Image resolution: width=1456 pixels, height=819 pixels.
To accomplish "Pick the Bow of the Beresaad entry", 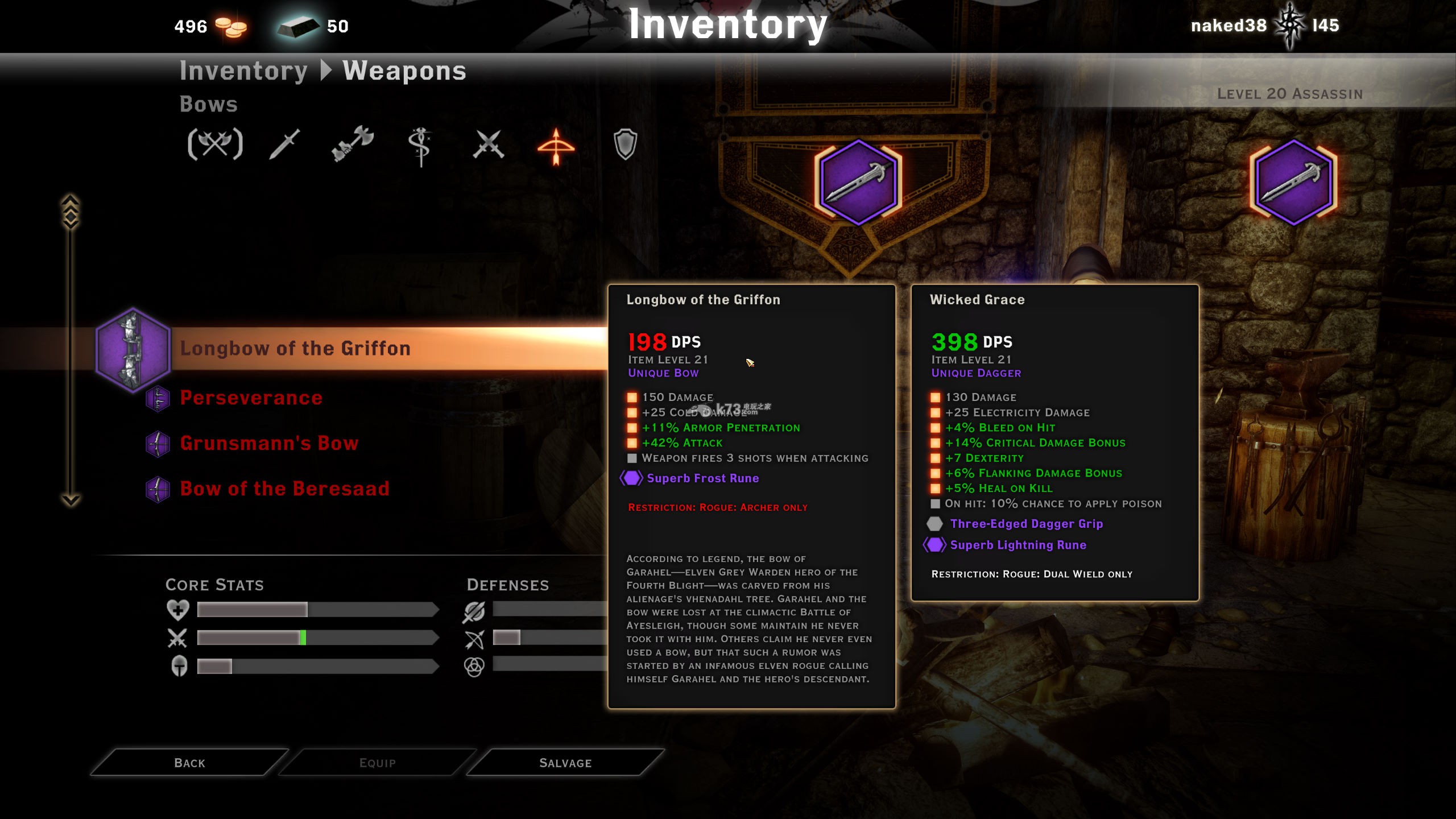I will pos(284,489).
